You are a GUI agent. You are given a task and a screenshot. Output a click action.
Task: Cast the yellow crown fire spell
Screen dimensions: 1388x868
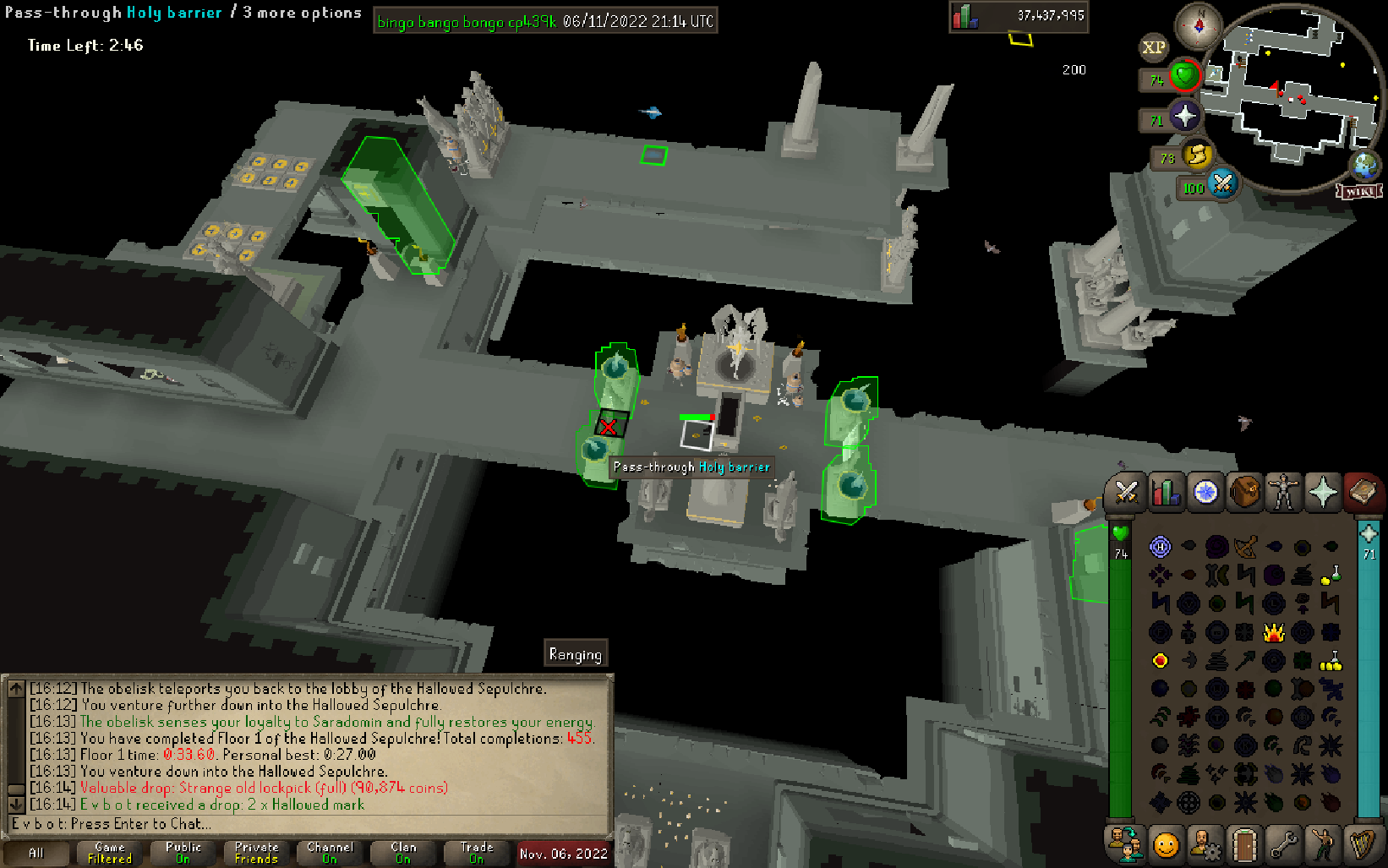(1273, 632)
